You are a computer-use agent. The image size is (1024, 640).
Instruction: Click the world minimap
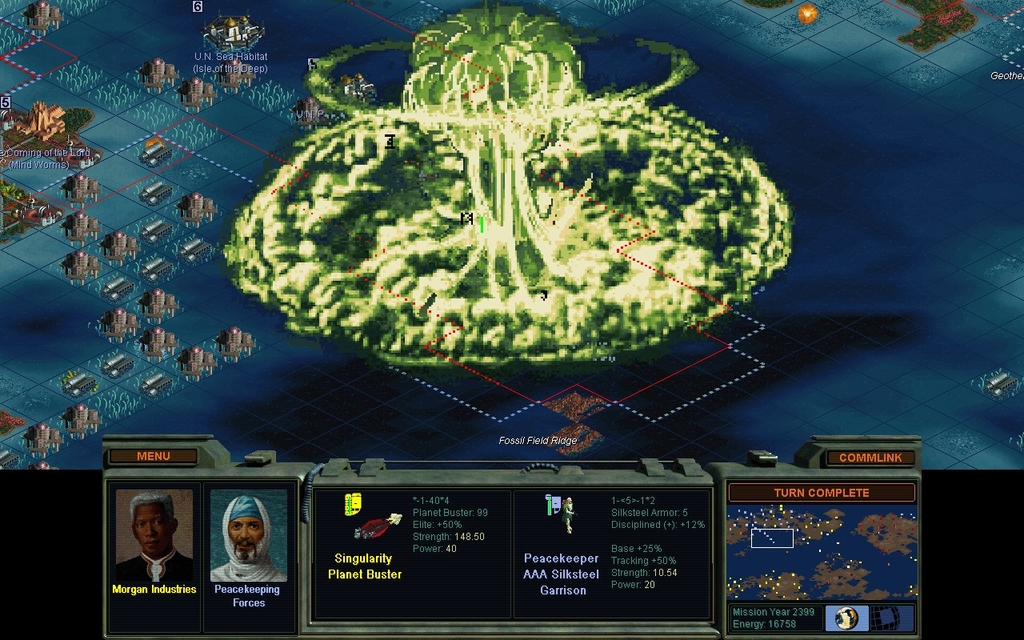(821, 551)
